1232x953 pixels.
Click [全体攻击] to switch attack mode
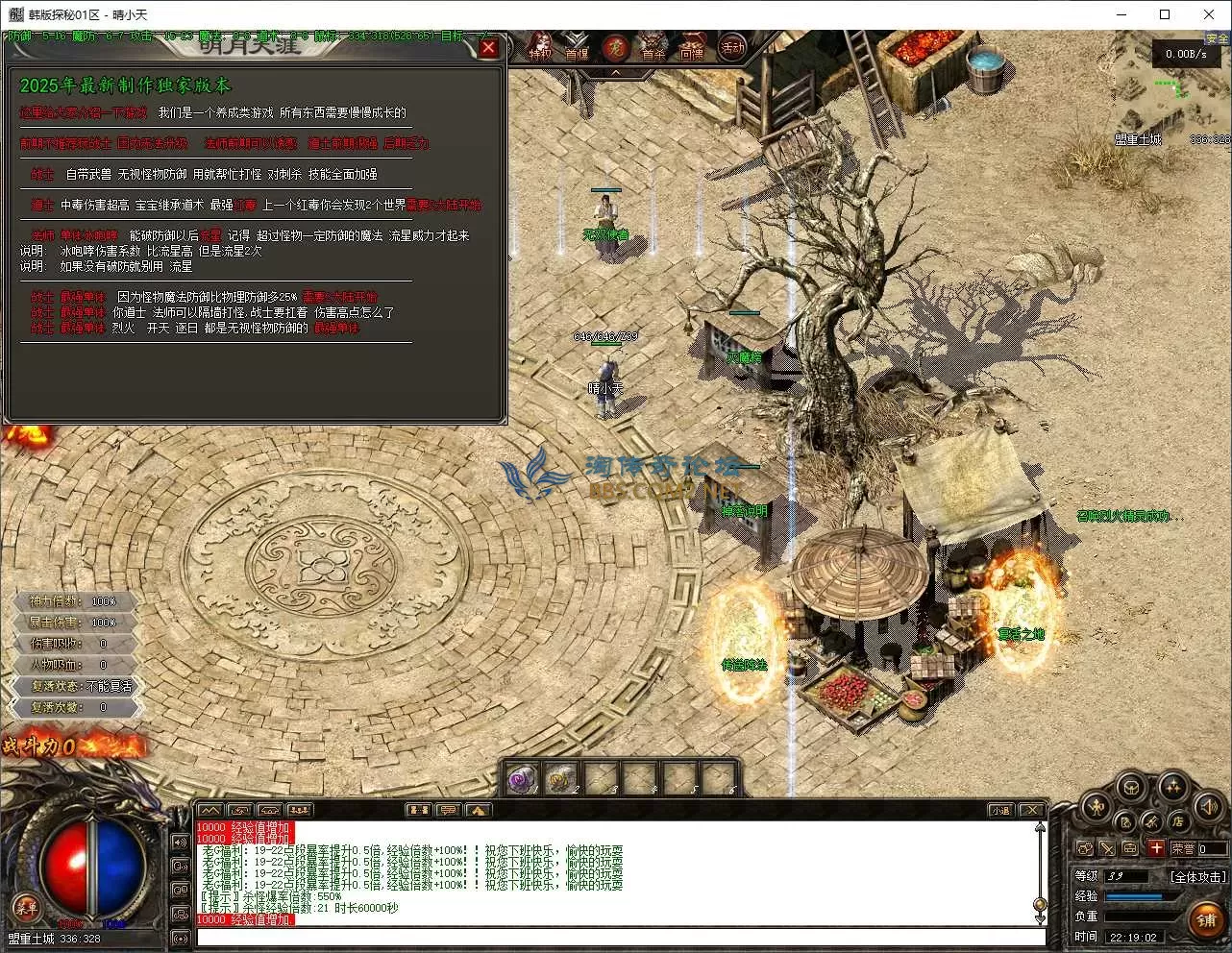click(x=1198, y=876)
